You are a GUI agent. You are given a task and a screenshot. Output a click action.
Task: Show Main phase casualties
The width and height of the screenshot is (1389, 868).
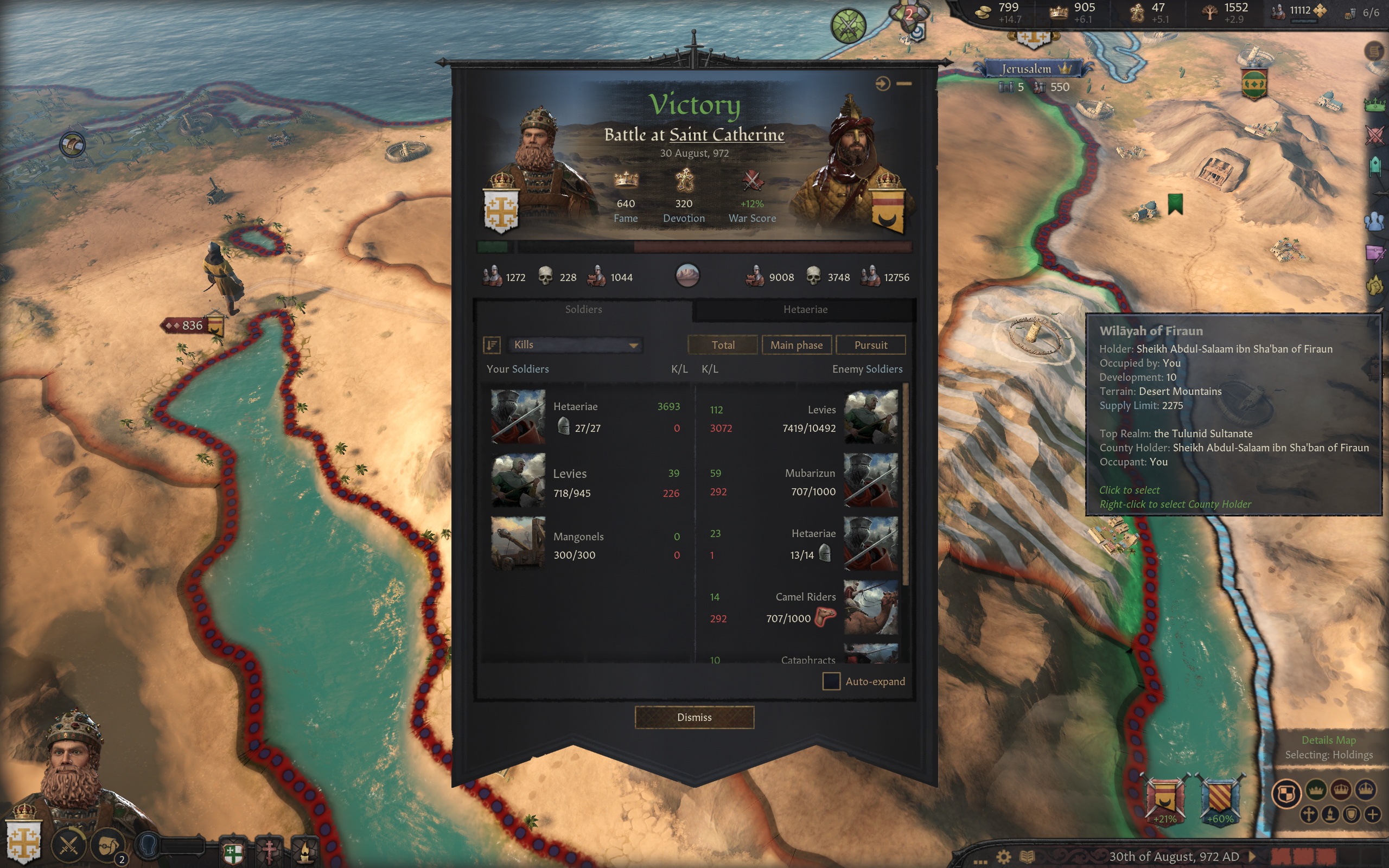(796, 345)
